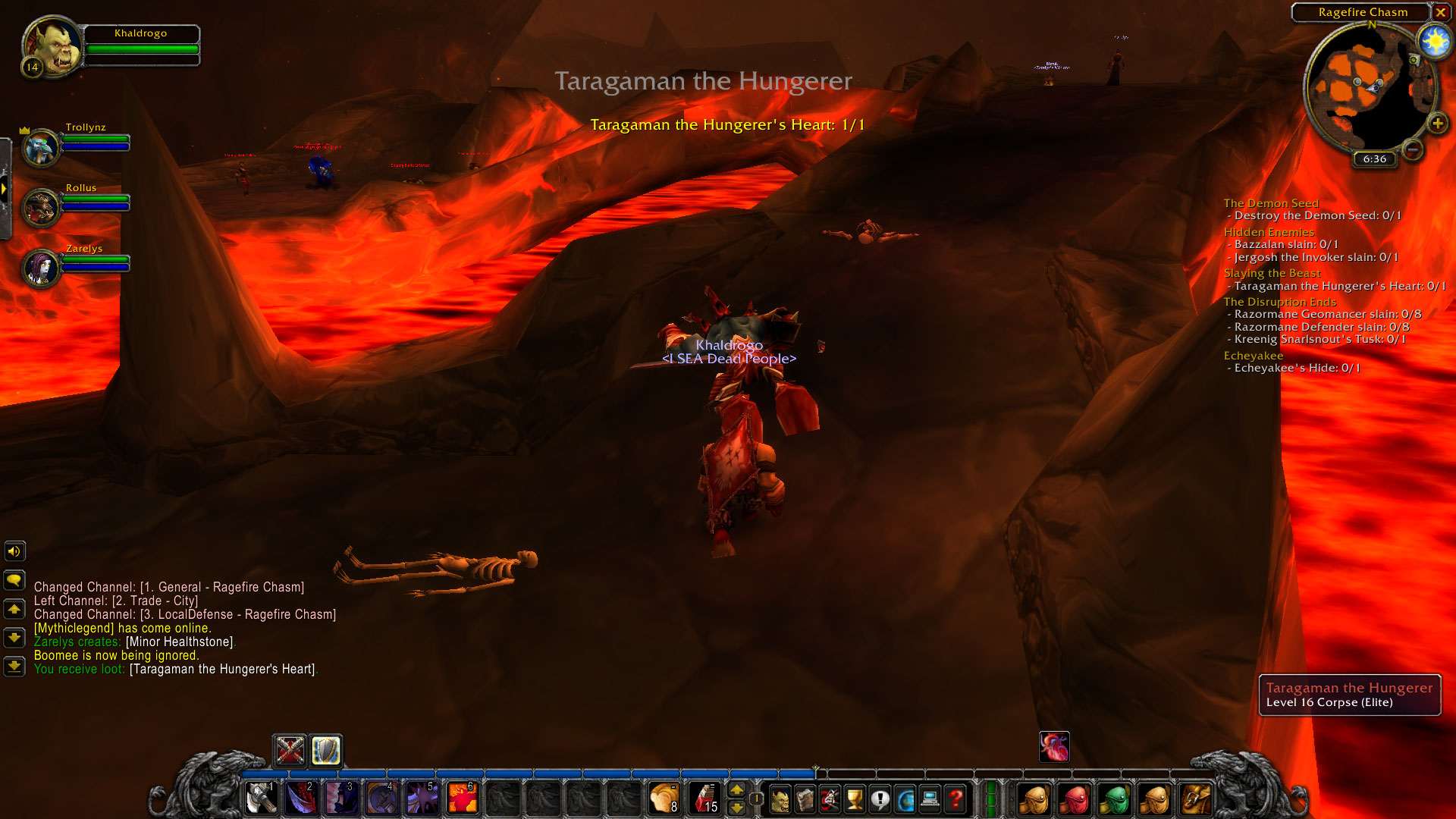Click the red question mark help icon
This screenshot has height=819, width=1456.
click(955, 799)
